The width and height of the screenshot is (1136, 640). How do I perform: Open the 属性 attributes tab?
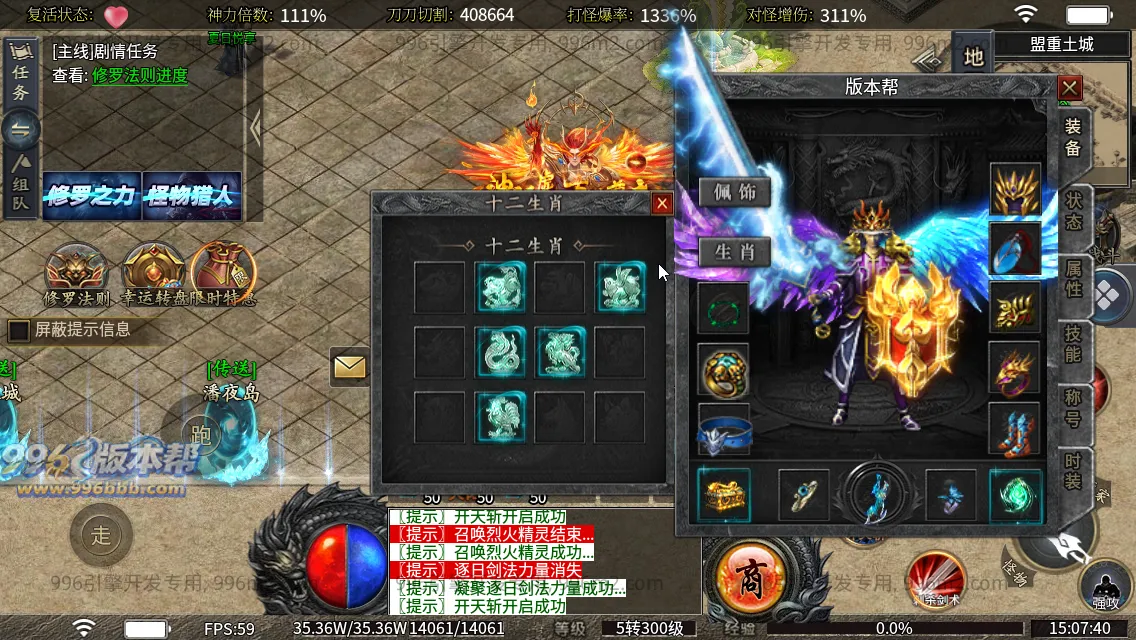coord(1073,278)
